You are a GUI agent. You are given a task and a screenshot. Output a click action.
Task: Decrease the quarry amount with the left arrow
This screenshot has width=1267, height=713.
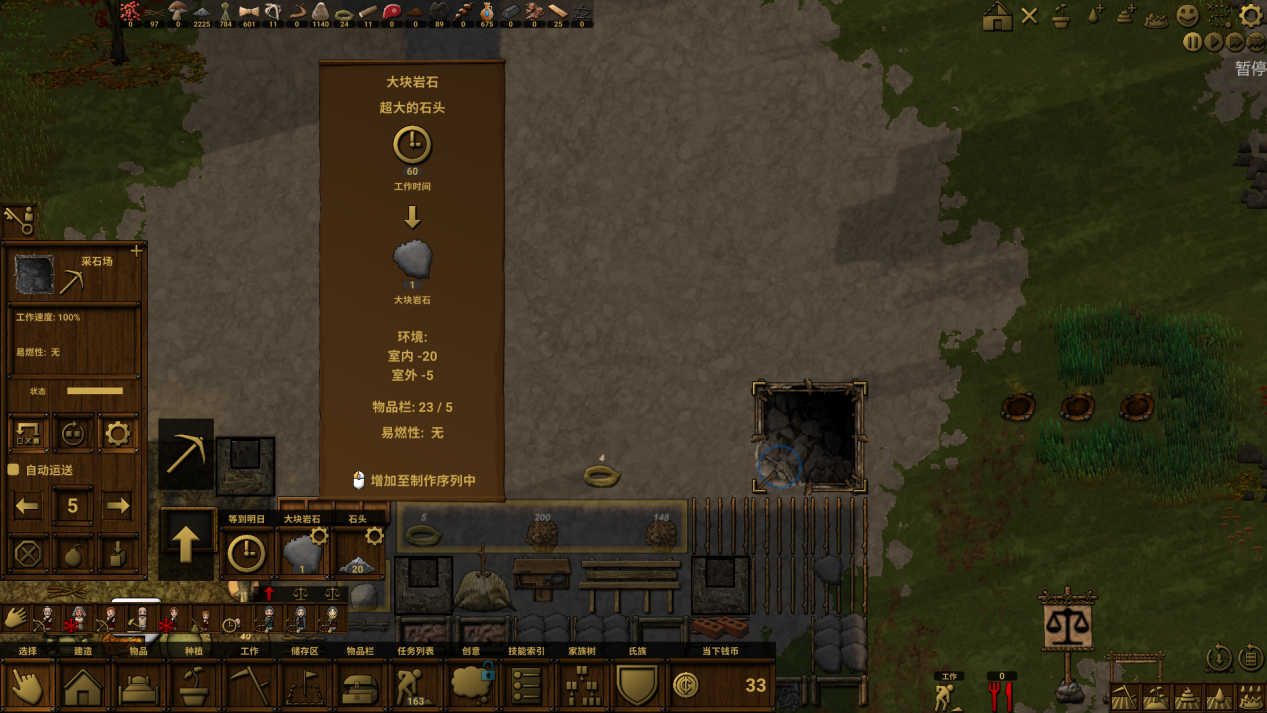coord(27,506)
